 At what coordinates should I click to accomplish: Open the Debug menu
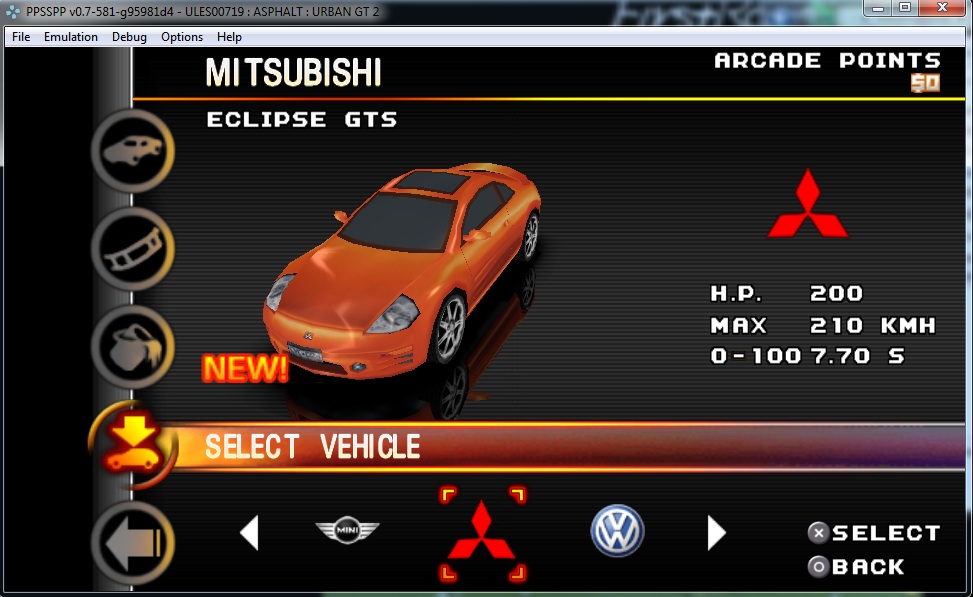pos(129,37)
